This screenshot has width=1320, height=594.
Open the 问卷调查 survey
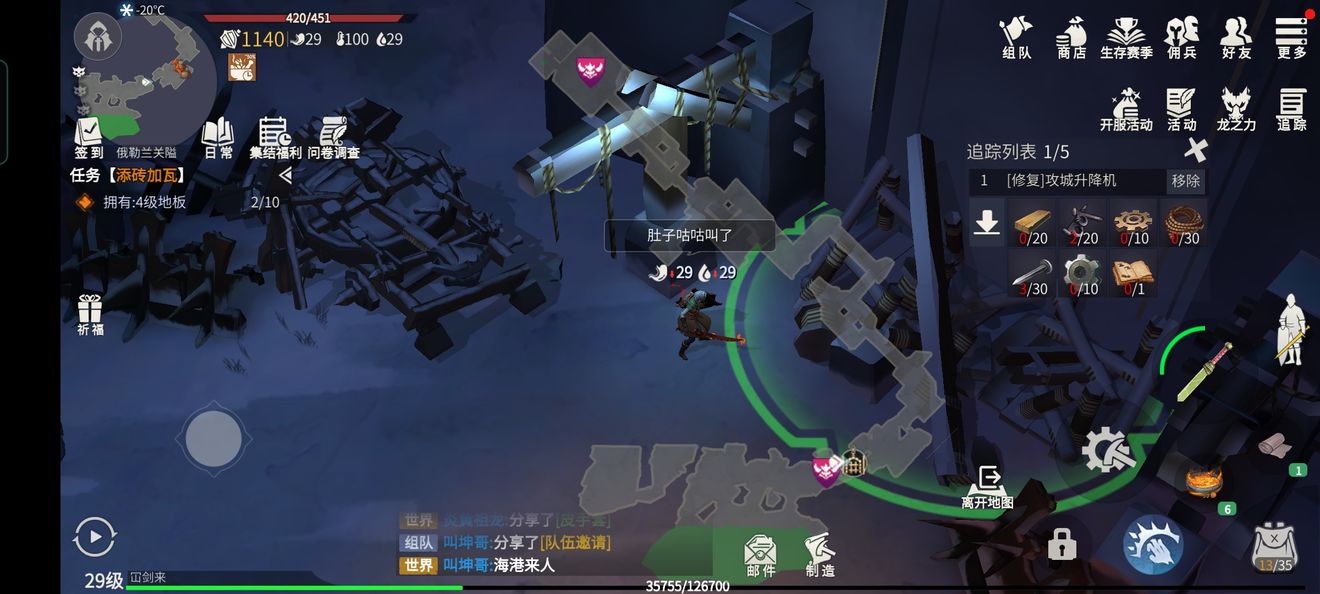coord(333,137)
